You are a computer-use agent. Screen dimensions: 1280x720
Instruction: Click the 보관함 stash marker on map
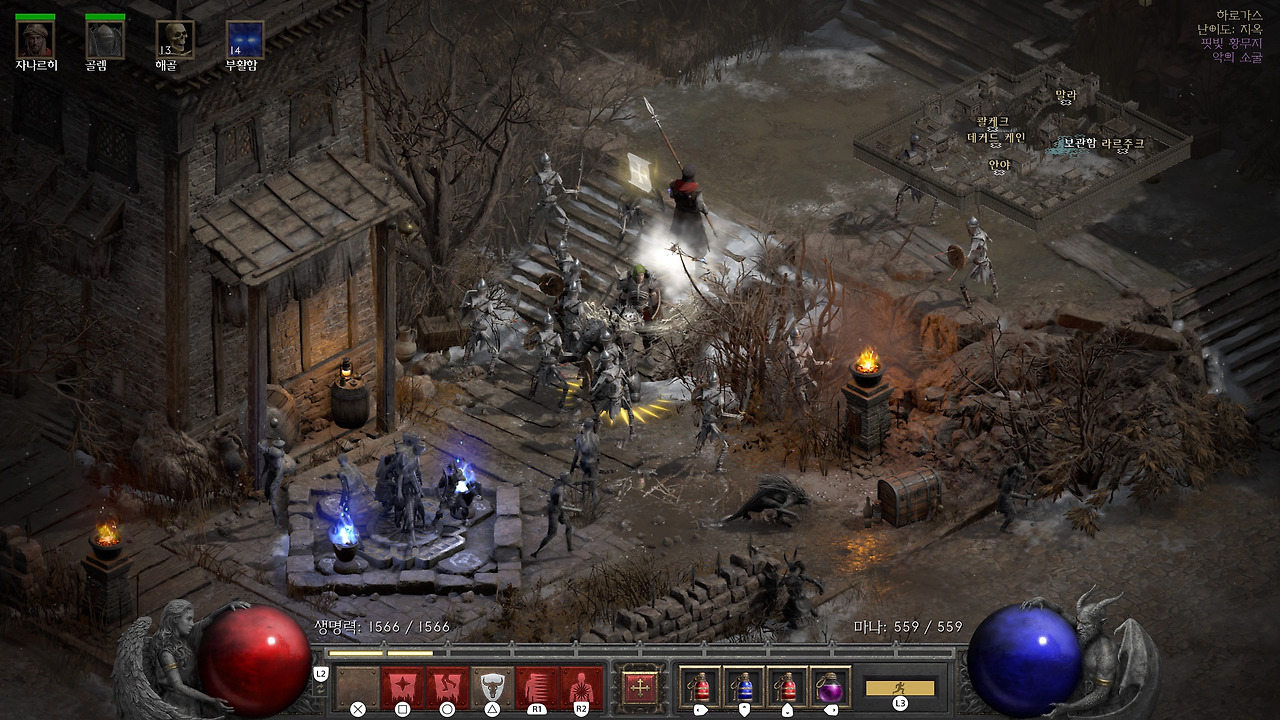[x=1080, y=143]
